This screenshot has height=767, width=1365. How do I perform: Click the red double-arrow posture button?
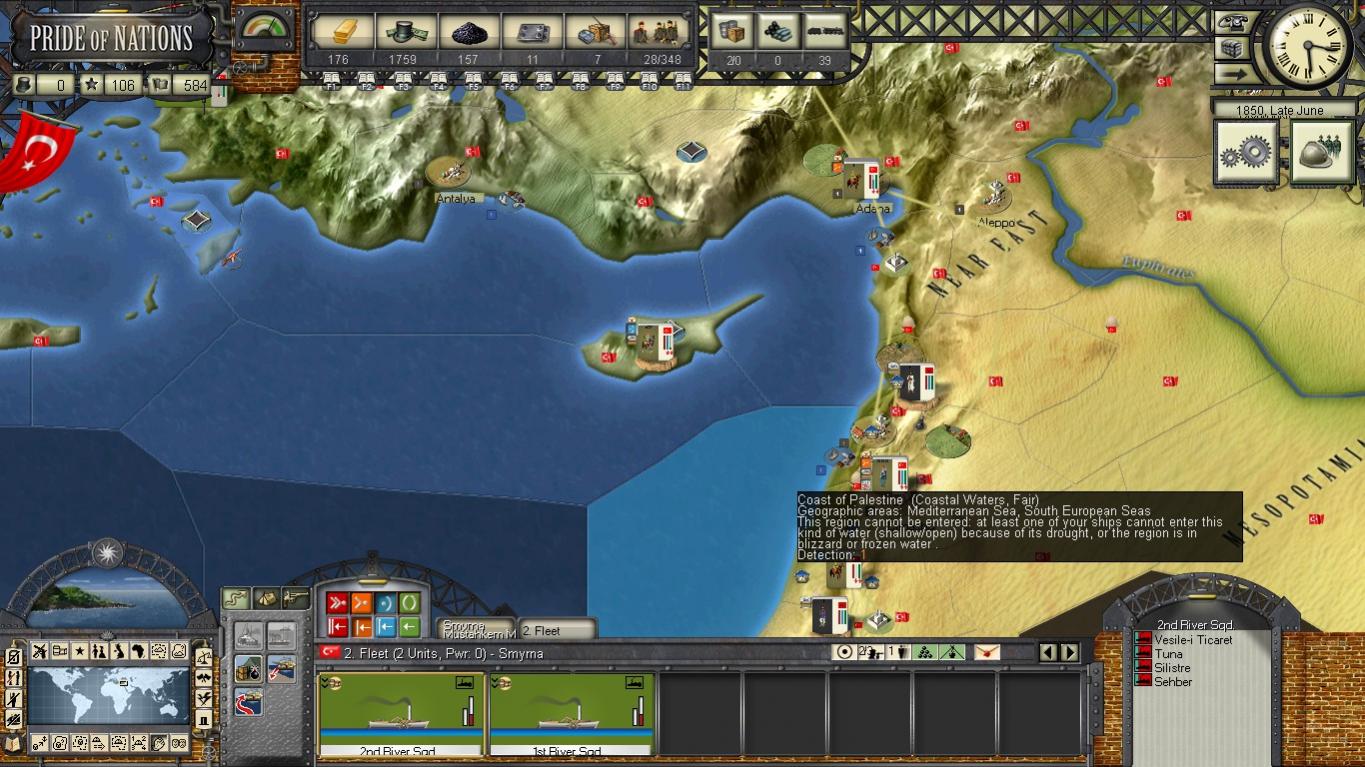[337, 603]
